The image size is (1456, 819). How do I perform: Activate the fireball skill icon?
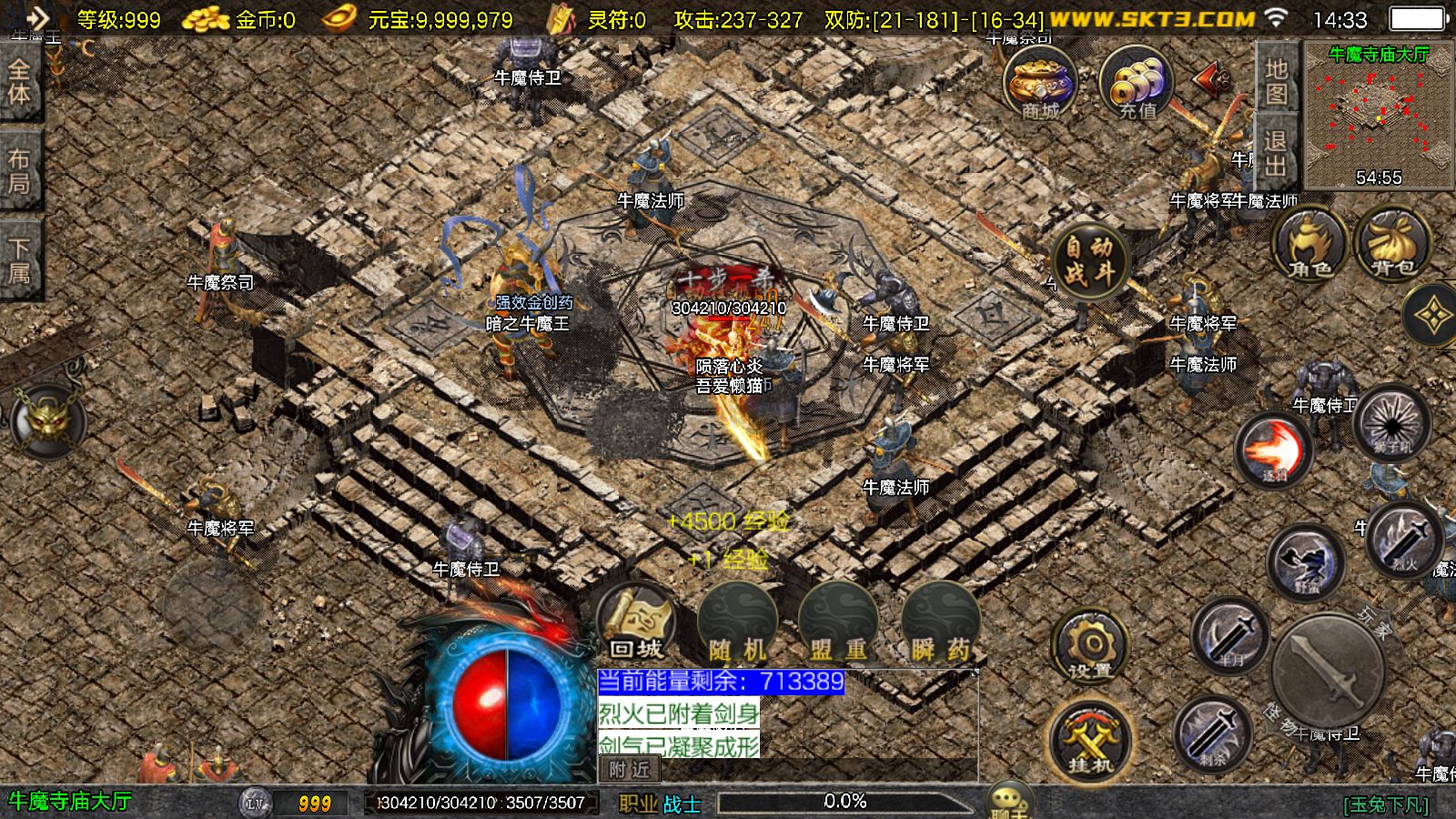(x=1273, y=450)
